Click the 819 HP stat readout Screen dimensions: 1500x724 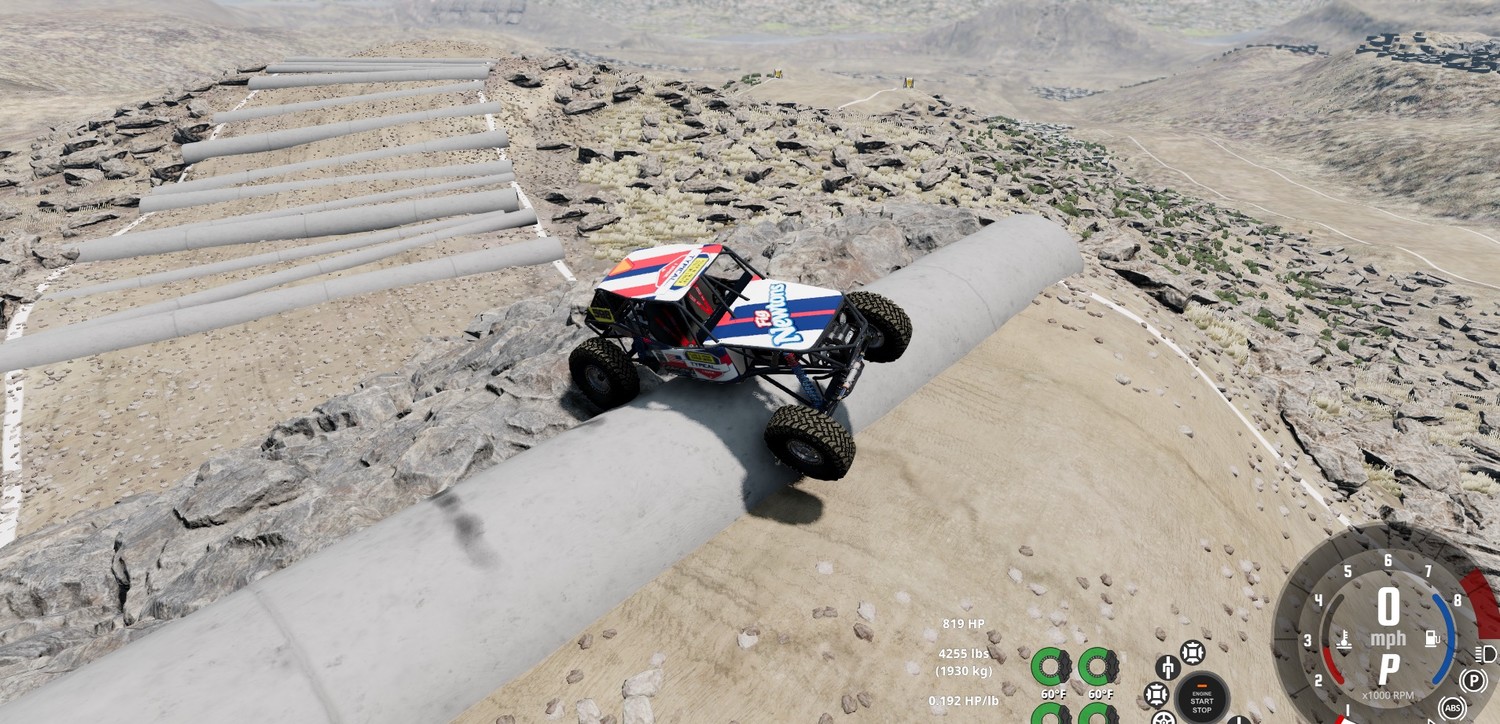click(962, 624)
